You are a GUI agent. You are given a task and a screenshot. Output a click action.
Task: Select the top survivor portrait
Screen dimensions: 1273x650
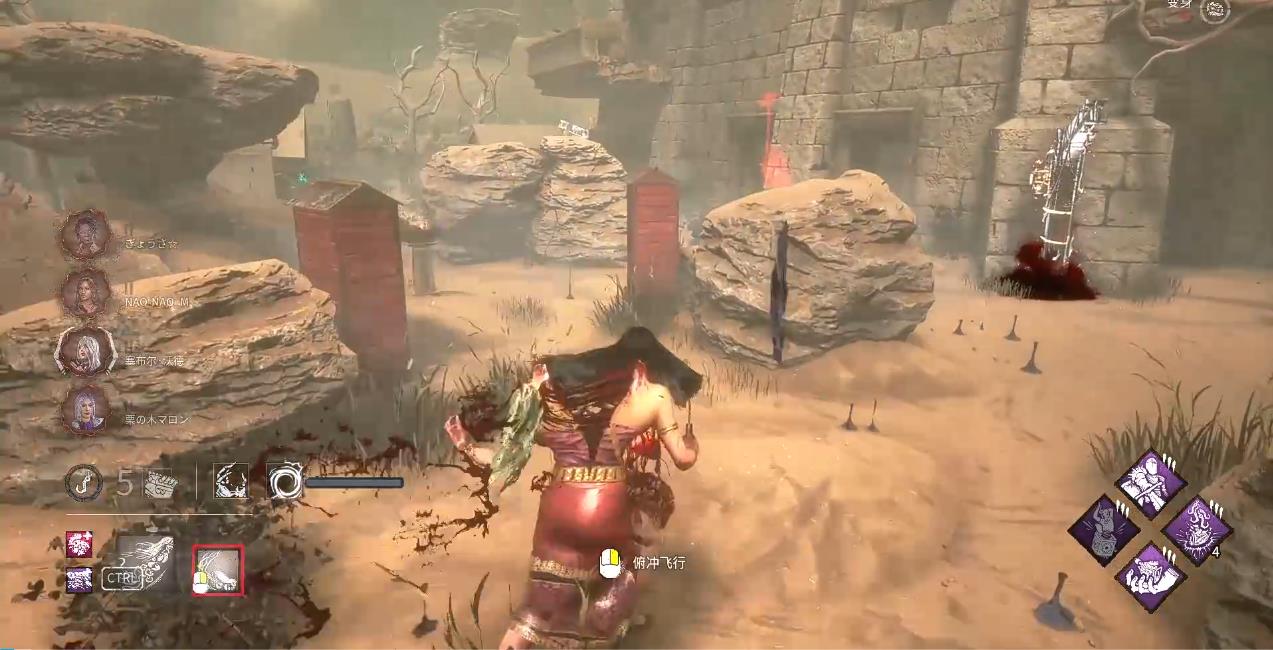pyautogui.click(x=85, y=236)
